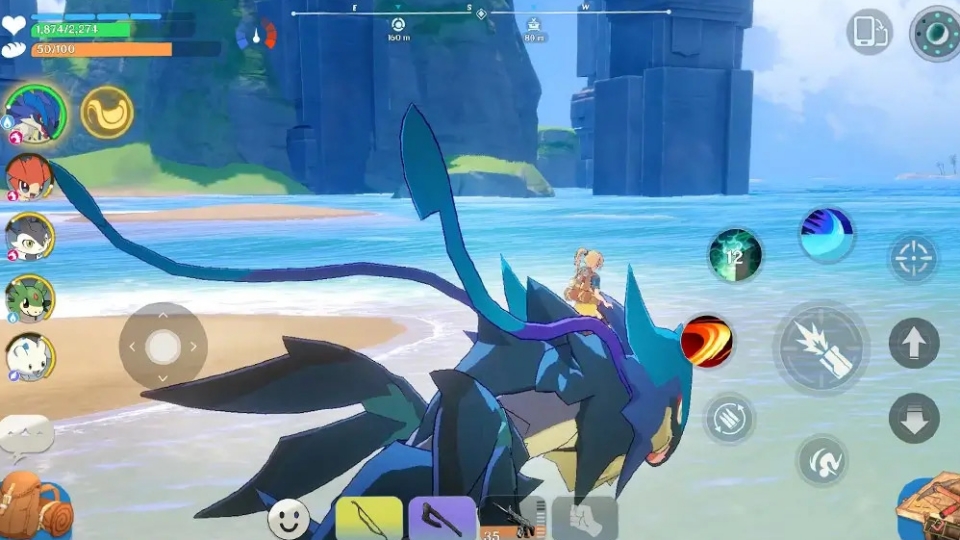Activate the green skill on cooldown 12
960x540 pixels.
735,255
